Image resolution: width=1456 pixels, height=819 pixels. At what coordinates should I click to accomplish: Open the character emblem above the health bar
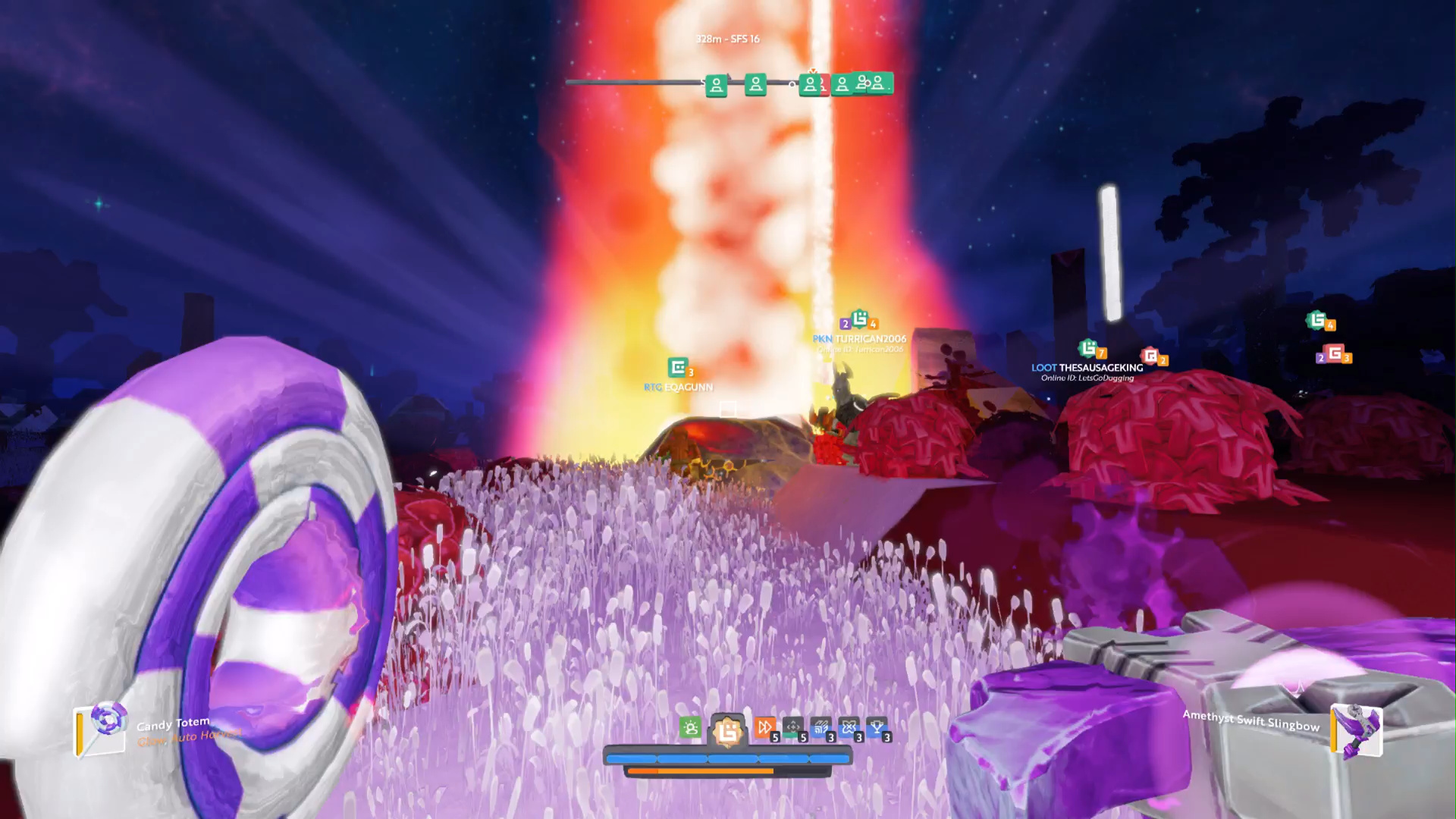pyautogui.click(x=727, y=730)
